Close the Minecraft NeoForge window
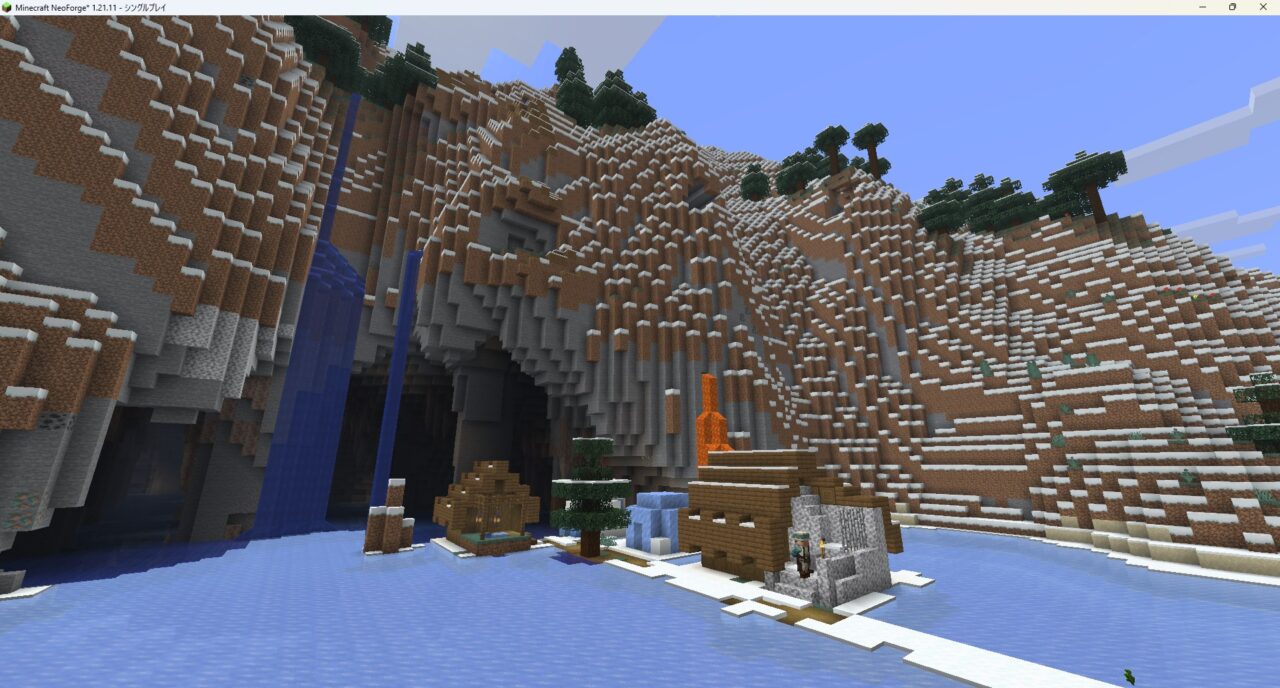 1264,7
